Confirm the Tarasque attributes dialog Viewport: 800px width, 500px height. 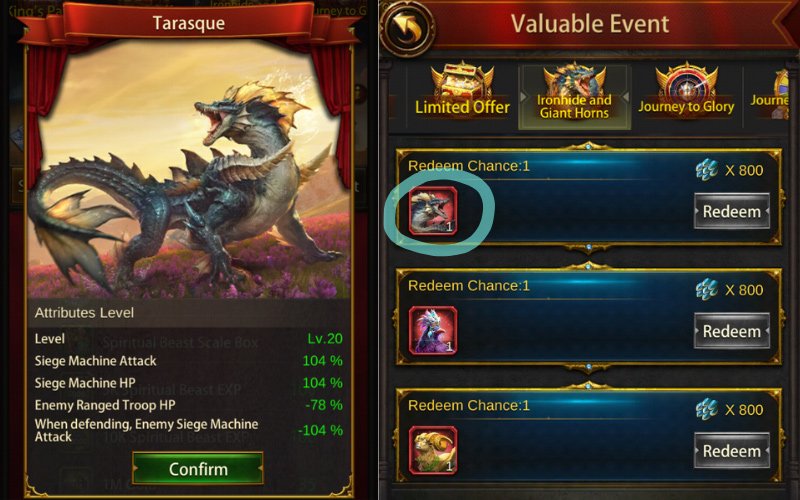point(198,469)
